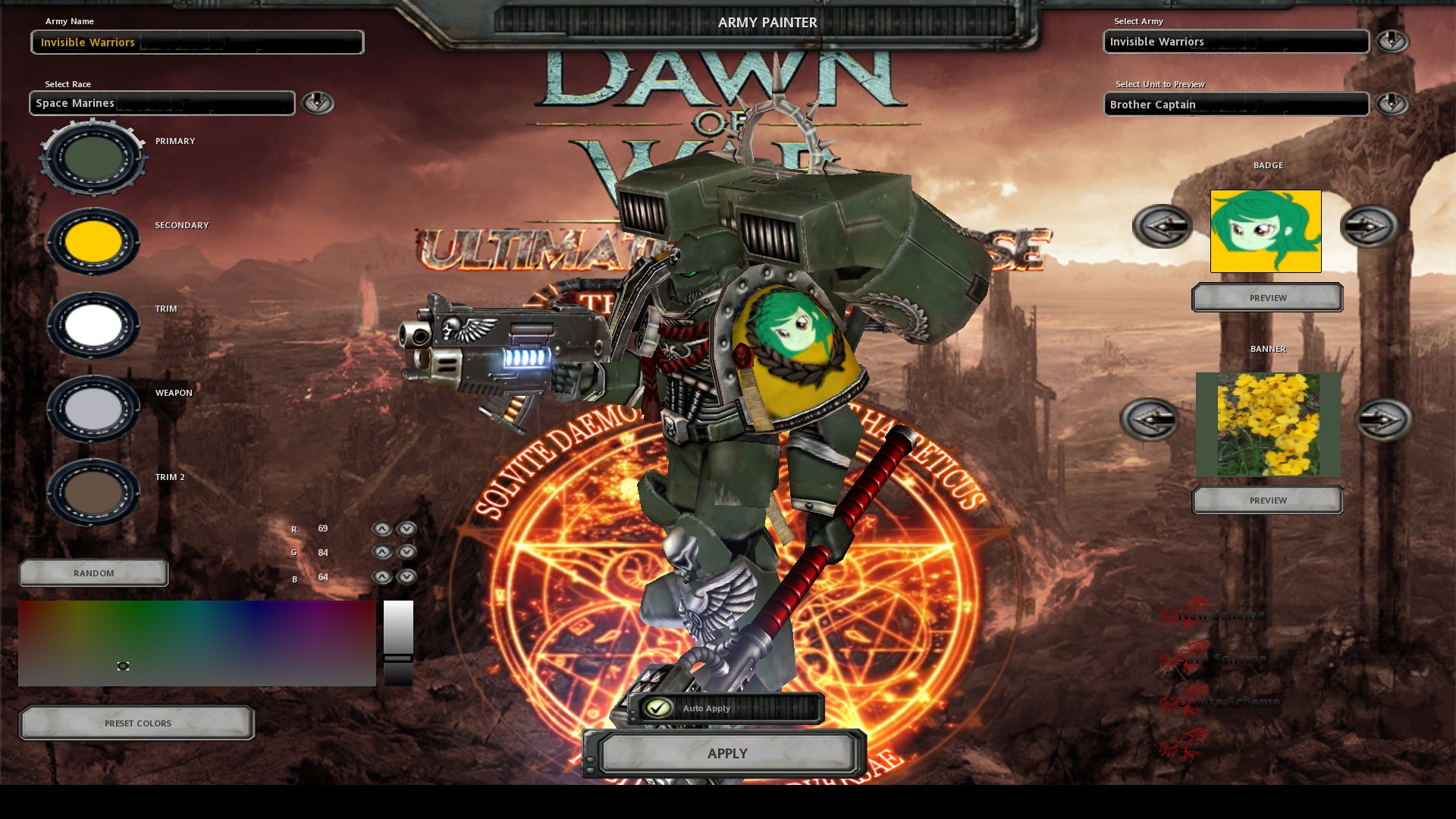Viewport: 1456px width, 819px height.
Task: Decrease the G value with the down arrow
Action: click(407, 552)
